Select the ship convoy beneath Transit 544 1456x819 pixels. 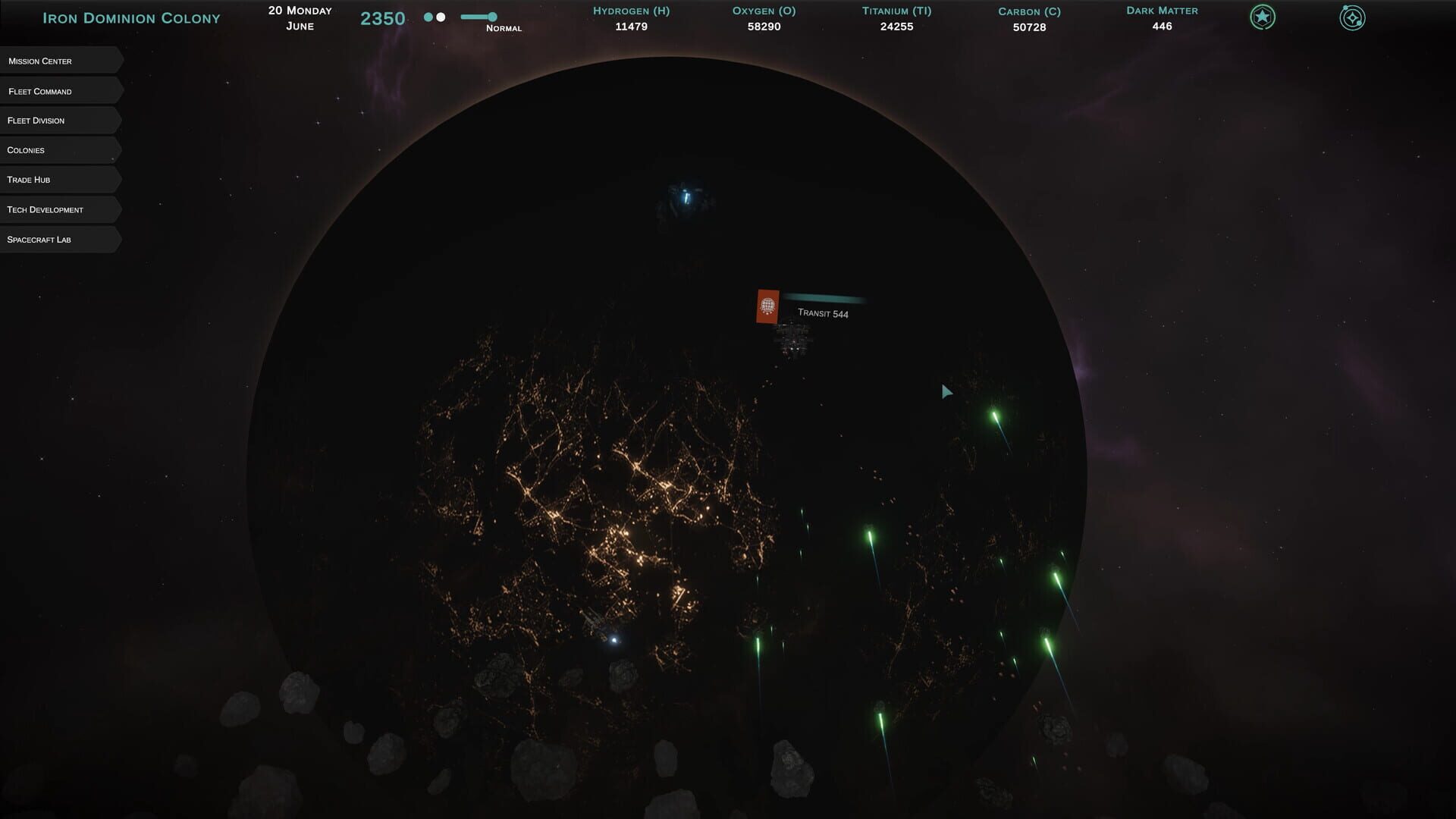pyautogui.click(x=793, y=341)
